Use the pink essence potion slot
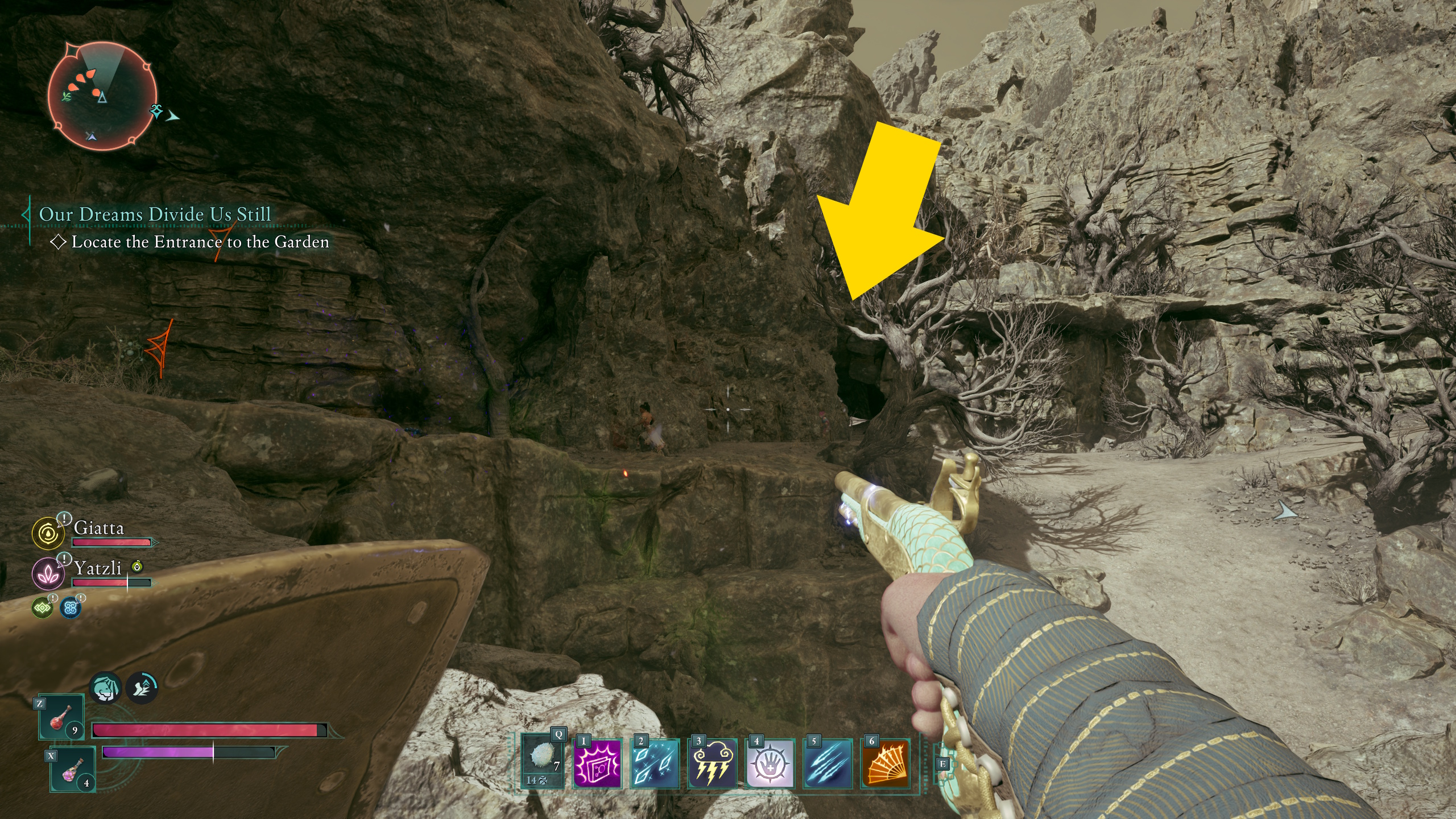Screen dimensions: 1456x819 pos(73,770)
